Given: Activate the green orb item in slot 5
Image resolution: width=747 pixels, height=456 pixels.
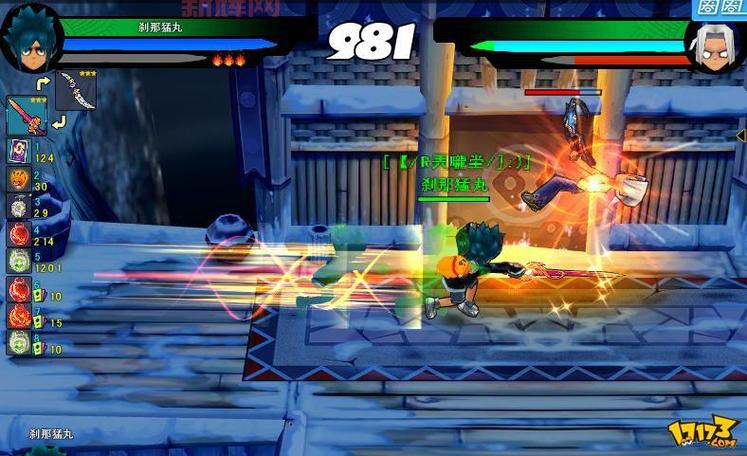Looking at the screenshot, I should click(x=18, y=261).
